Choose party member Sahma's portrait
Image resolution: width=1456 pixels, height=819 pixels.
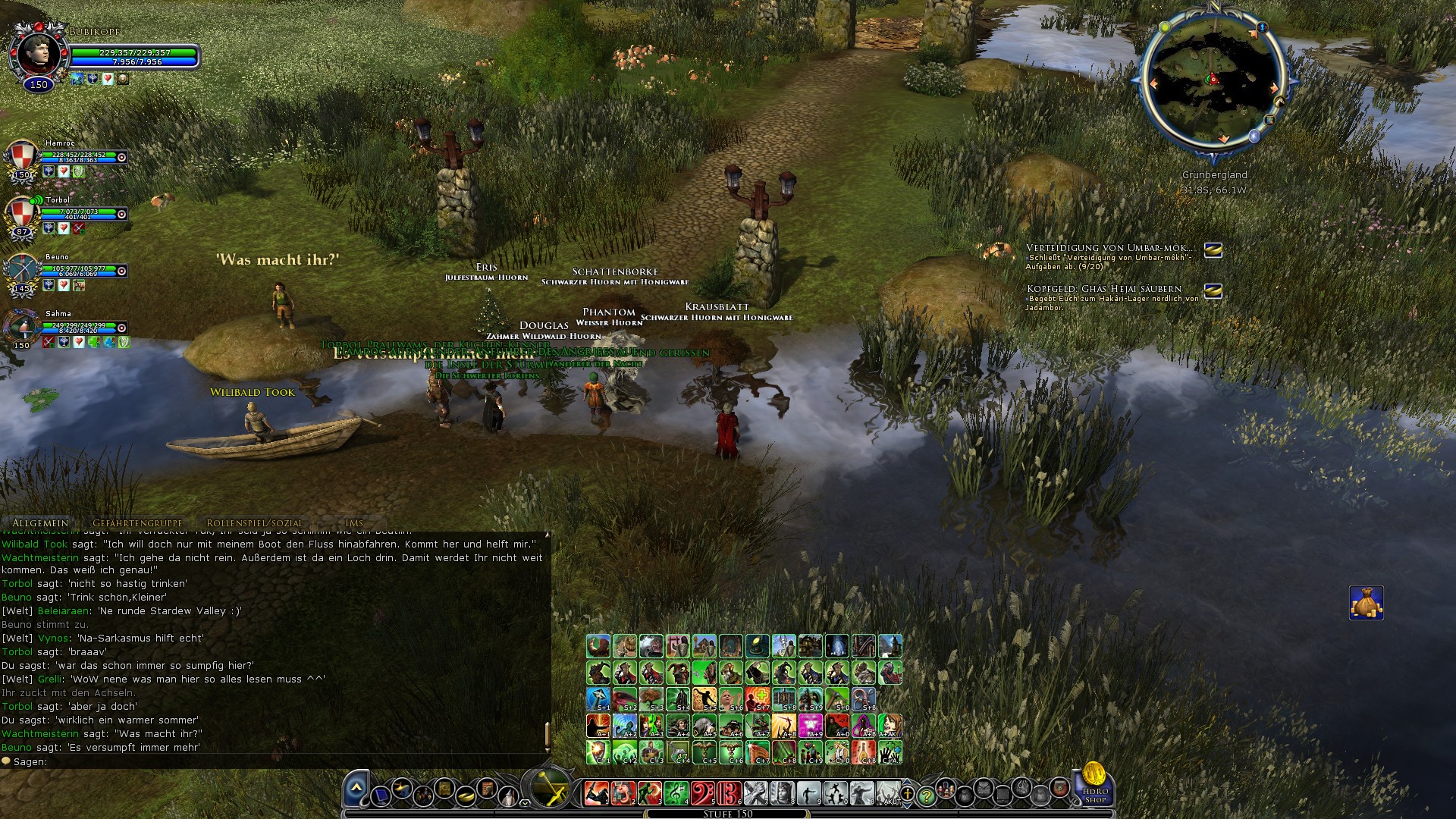pyautogui.click(x=22, y=328)
